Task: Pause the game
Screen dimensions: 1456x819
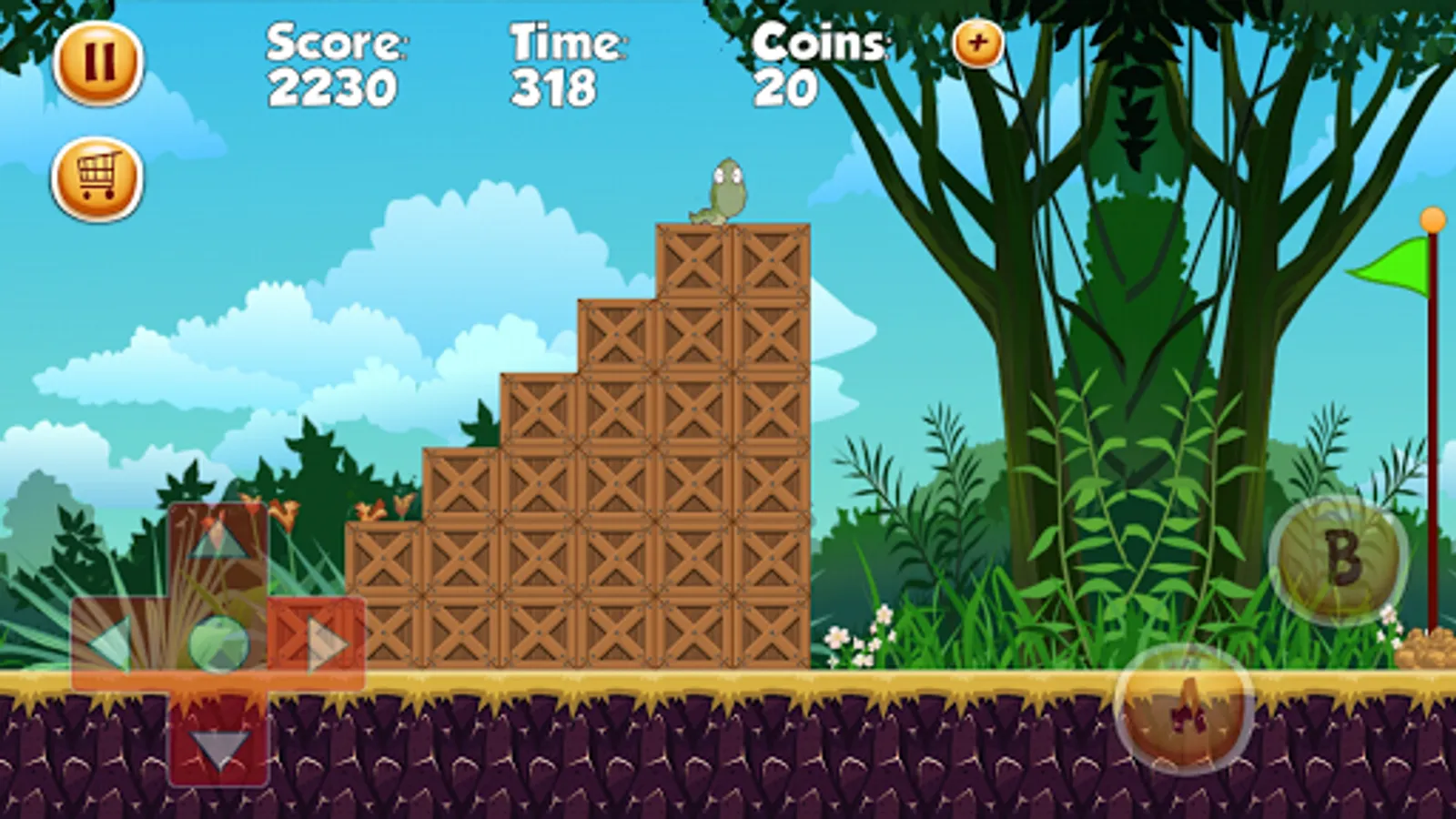Action: (100, 60)
